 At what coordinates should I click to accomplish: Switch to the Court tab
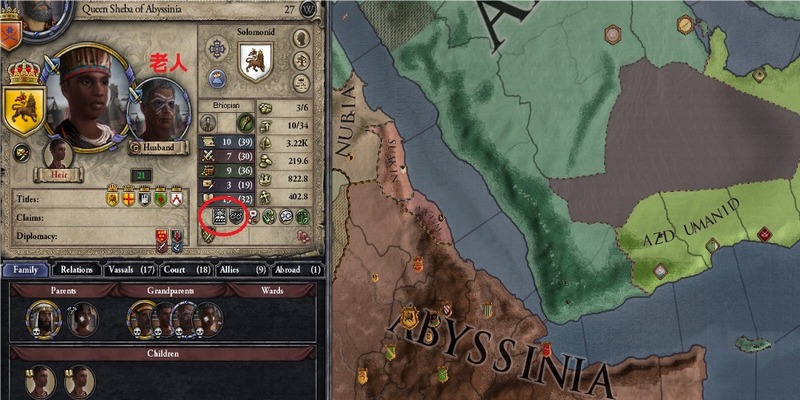[197, 269]
